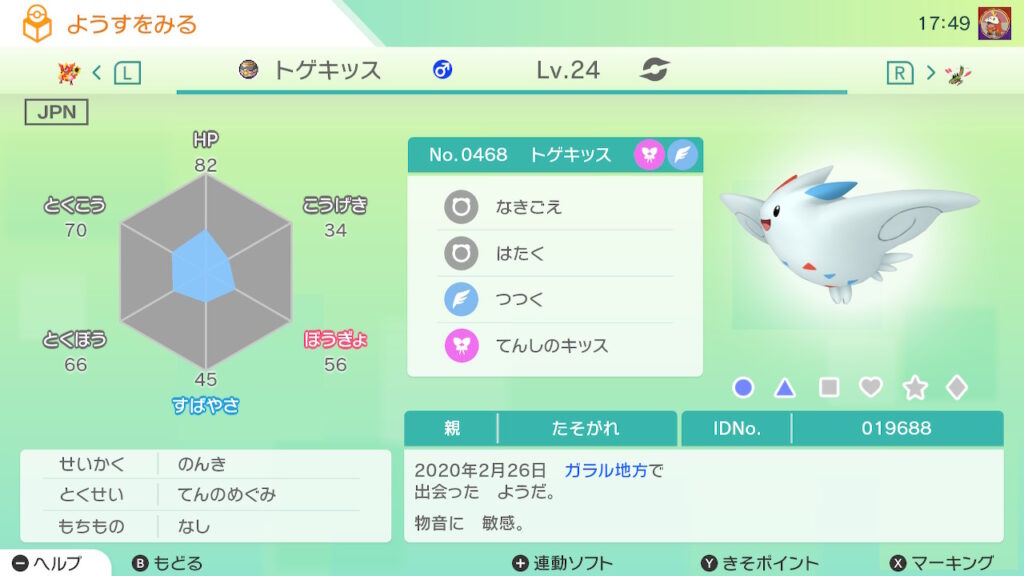
Task: Select the とくせい てんのめぐみ ability row
Action: coord(205,494)
